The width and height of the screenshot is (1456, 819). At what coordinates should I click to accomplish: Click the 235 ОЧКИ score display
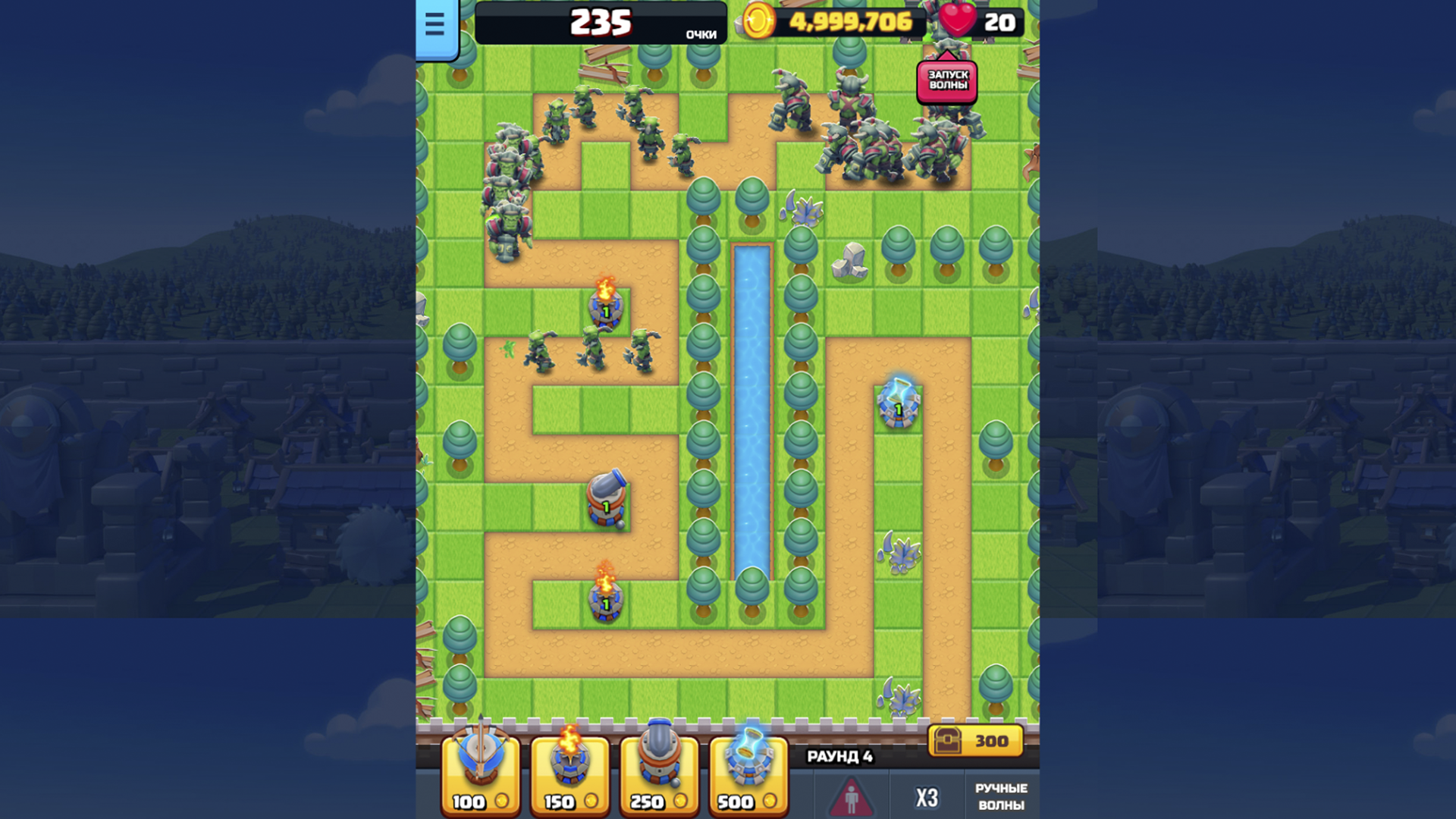(x=601, y=23)
